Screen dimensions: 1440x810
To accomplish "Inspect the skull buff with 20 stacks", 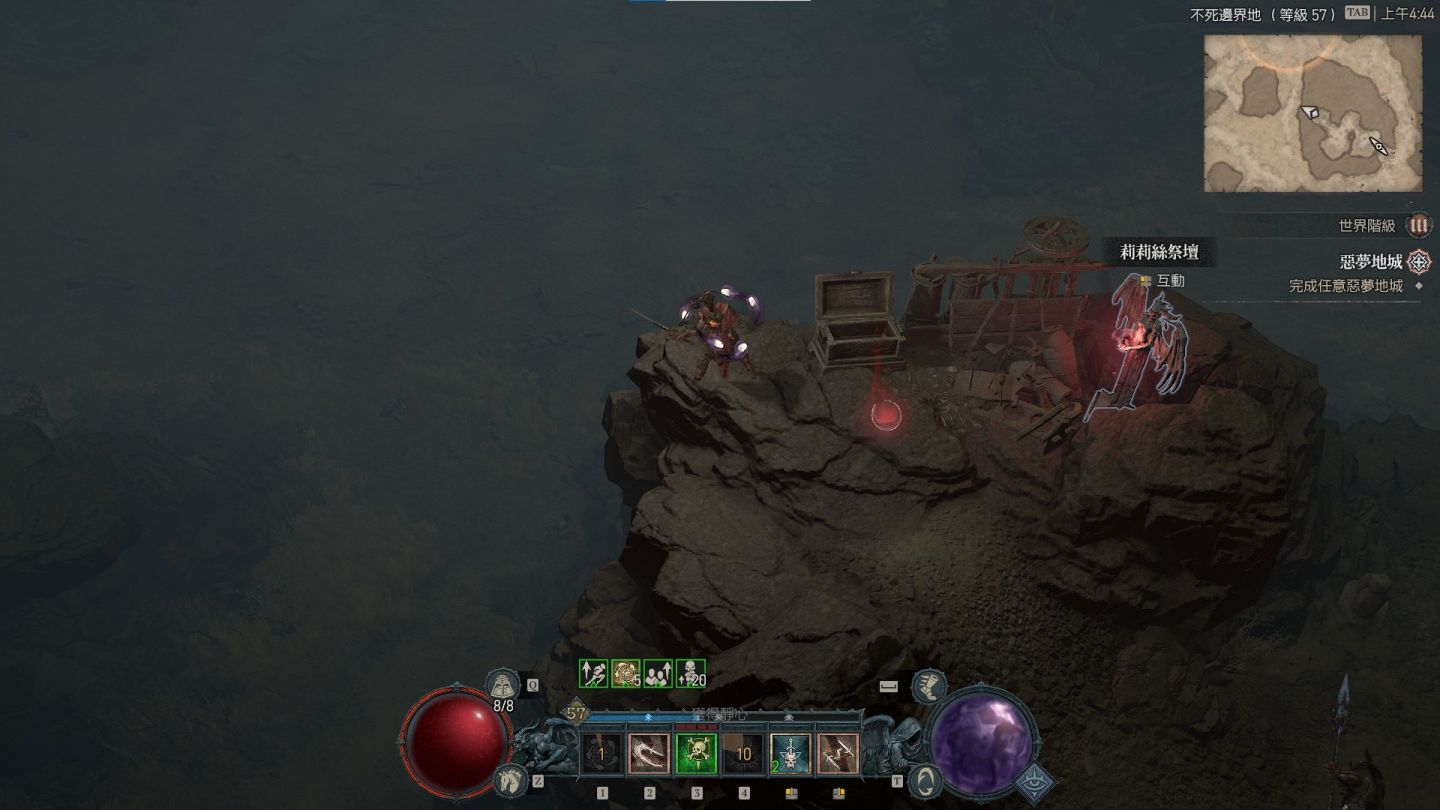I will coord(691,674).
